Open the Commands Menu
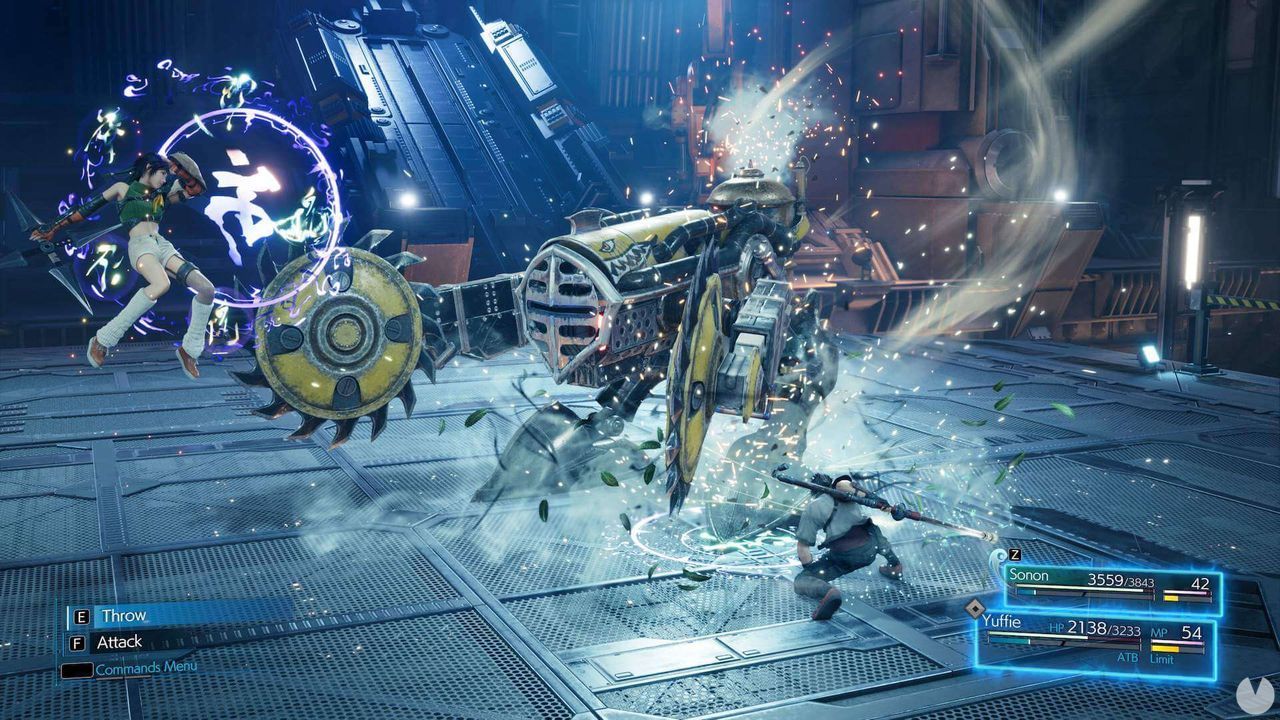The image size is (1280, 720). coord(145,666)
